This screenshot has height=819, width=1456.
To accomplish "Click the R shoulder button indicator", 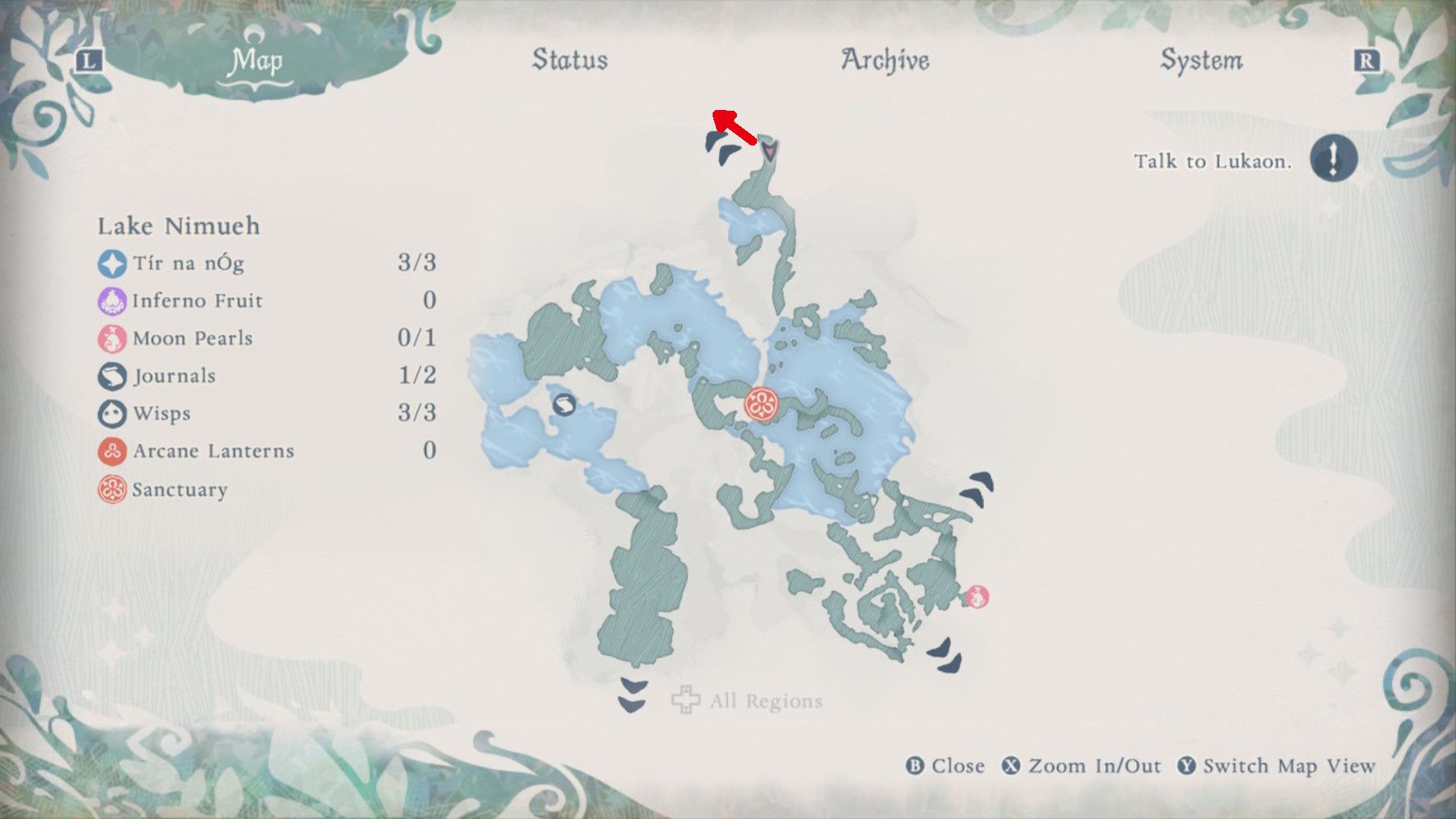I will 1363,59.
